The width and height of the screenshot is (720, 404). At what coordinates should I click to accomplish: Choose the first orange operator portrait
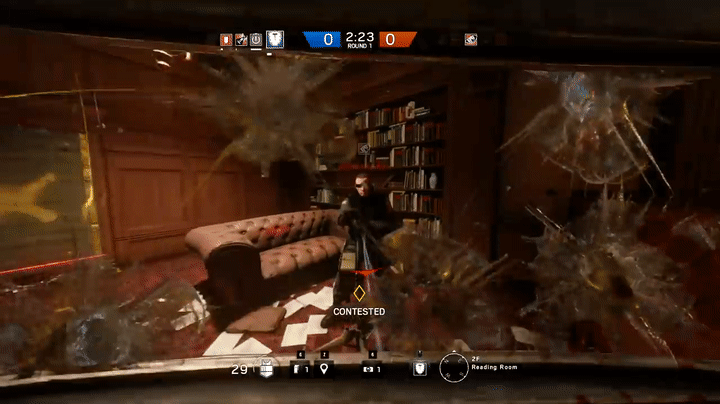[226, 40]
